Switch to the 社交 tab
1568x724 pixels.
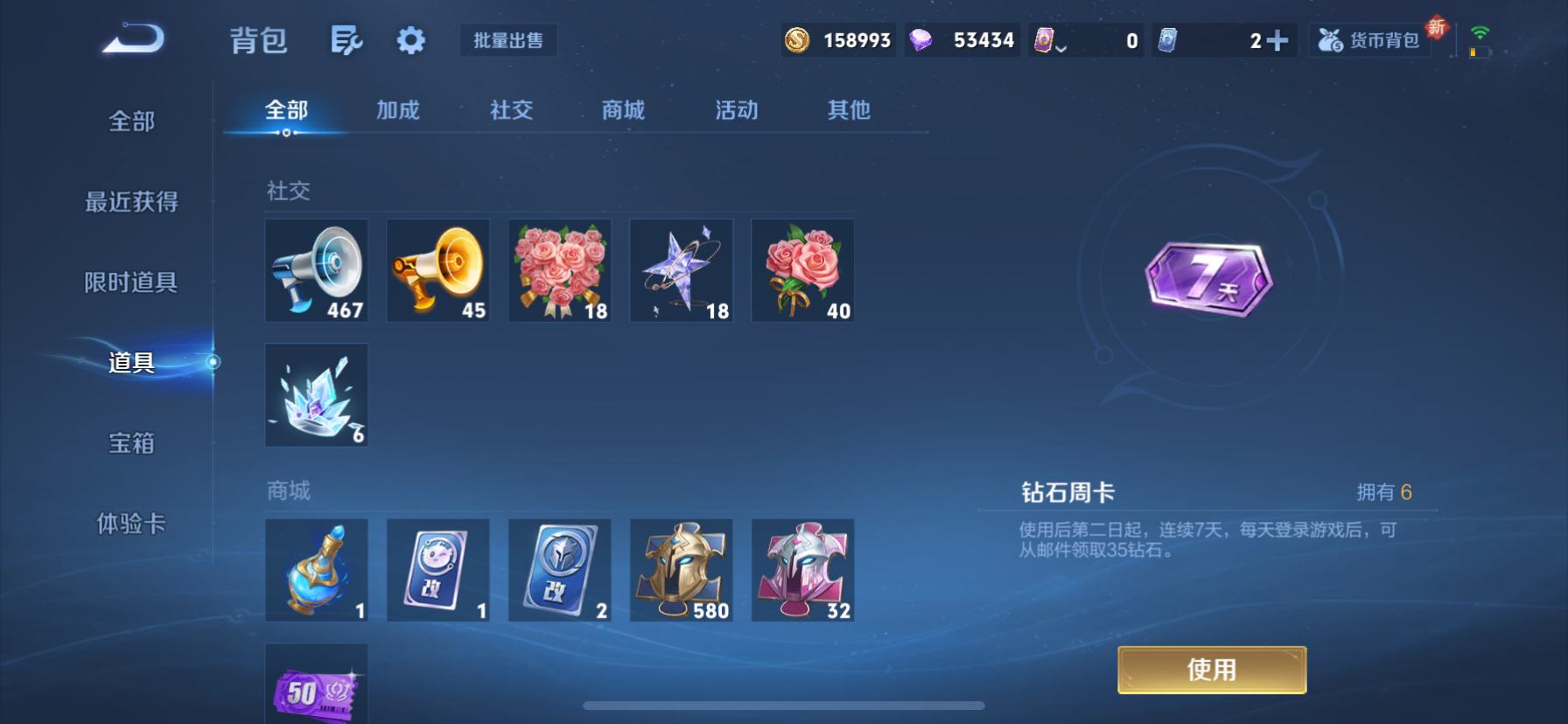pos(510,110)
